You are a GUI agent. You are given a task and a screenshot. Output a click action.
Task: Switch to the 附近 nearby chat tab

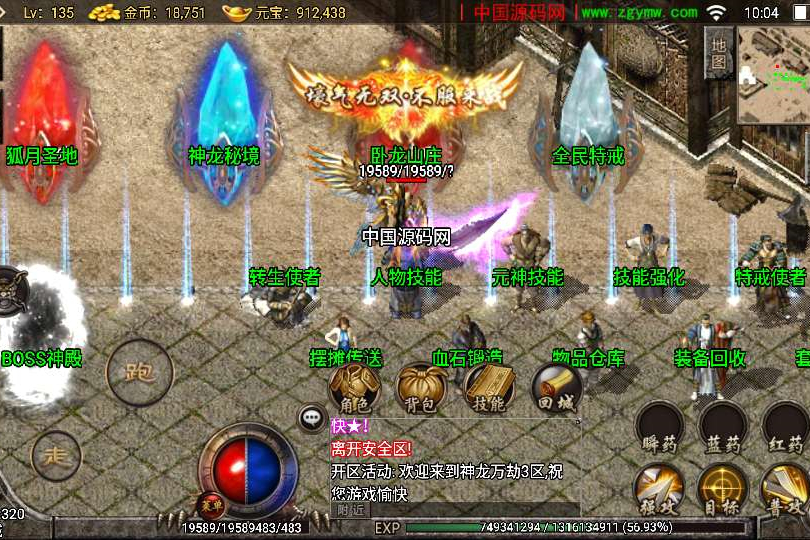(x=350, y=510)
